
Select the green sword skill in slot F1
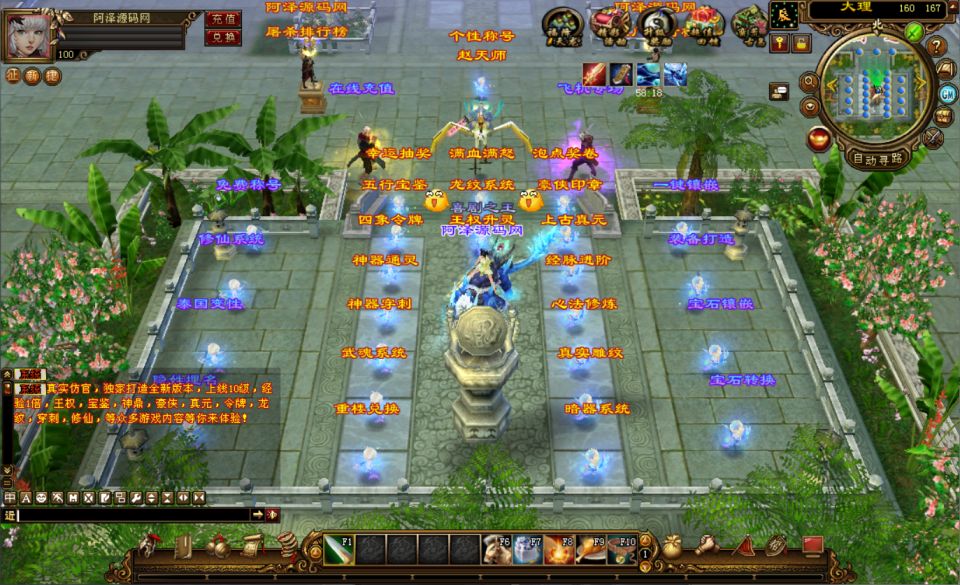tap(337, 548)
